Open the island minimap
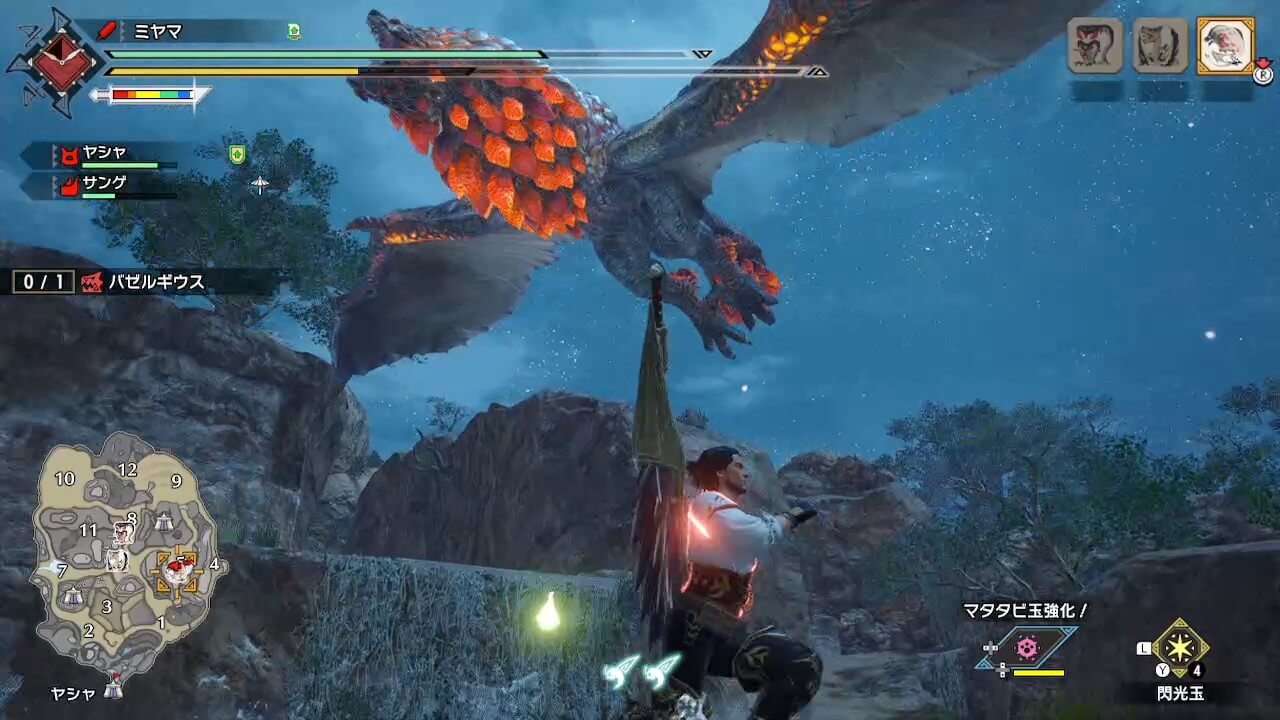The height and width of the screenshot is (720, 1280). (124, 557)
